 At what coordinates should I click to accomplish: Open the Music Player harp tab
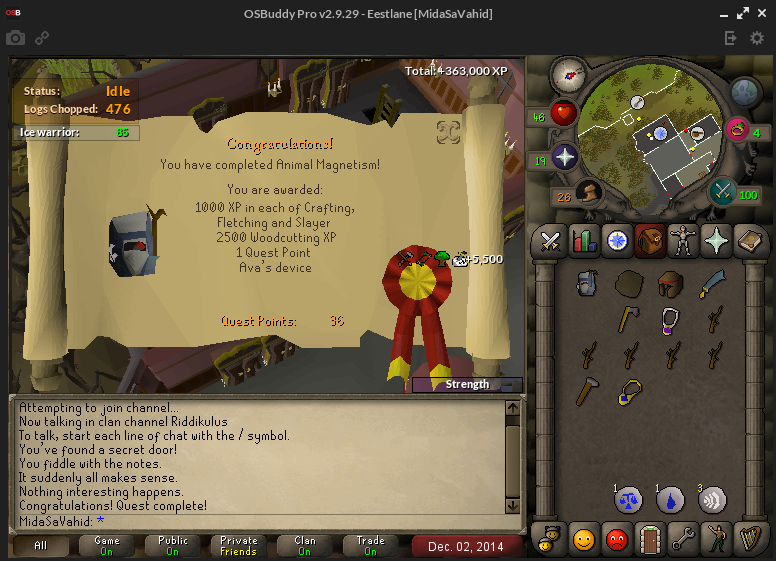point(750,540)
